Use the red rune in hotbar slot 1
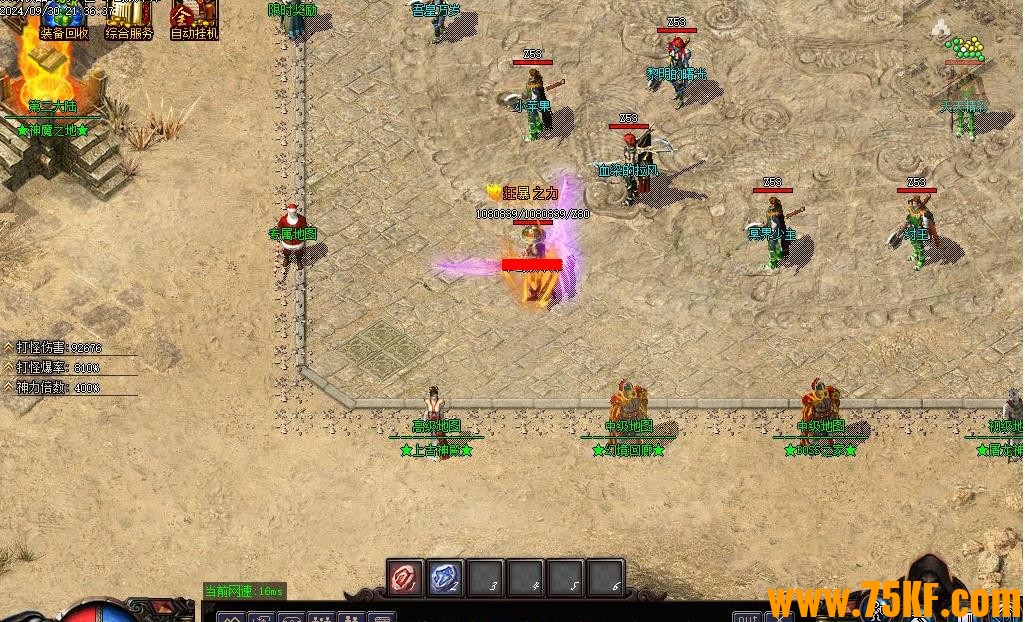Screen dimensions: 1025x622 click(x=406, y=577)
